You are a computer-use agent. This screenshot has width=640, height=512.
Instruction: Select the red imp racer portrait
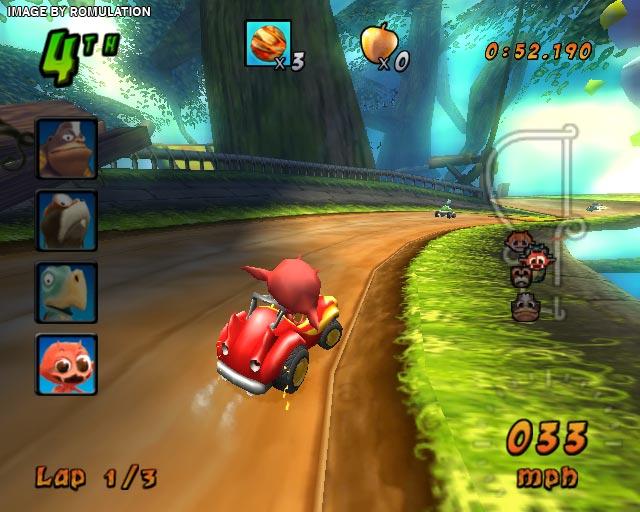coord(67,364)
